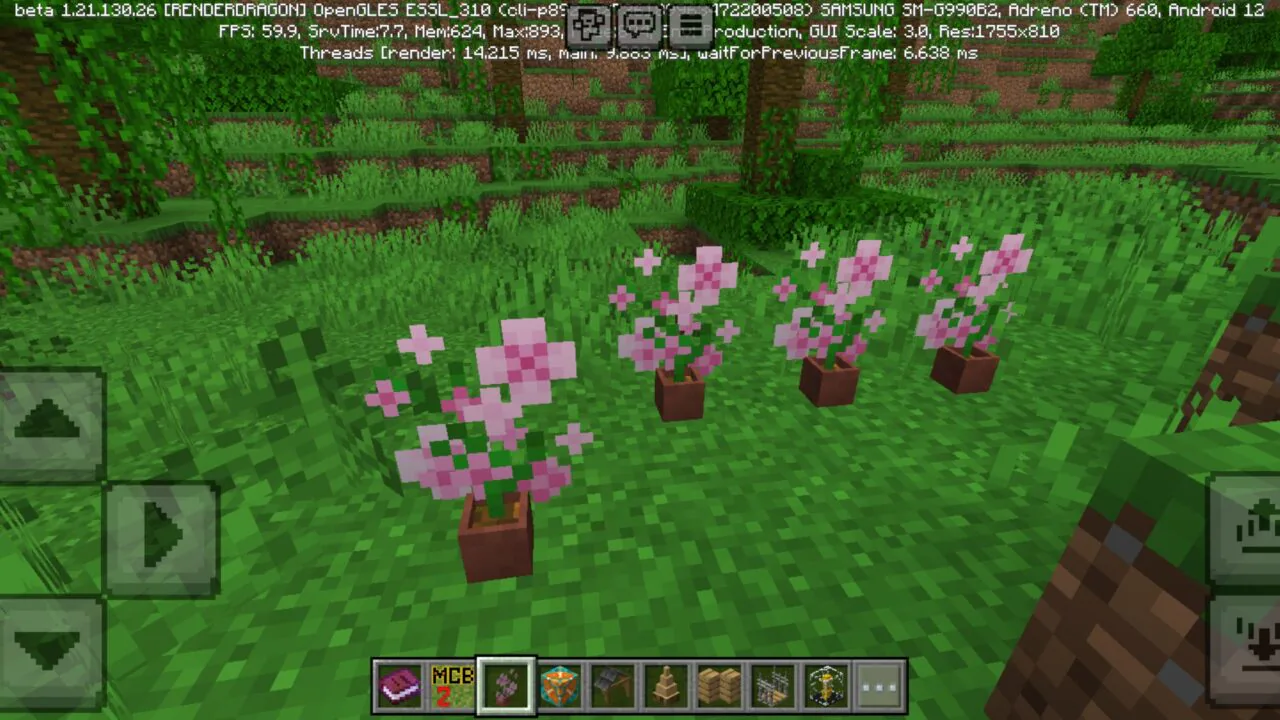Select the conduit item in the hotbar
This screenshot has height=720, width=1280.
pyautogui.click(x=826, y=683)
